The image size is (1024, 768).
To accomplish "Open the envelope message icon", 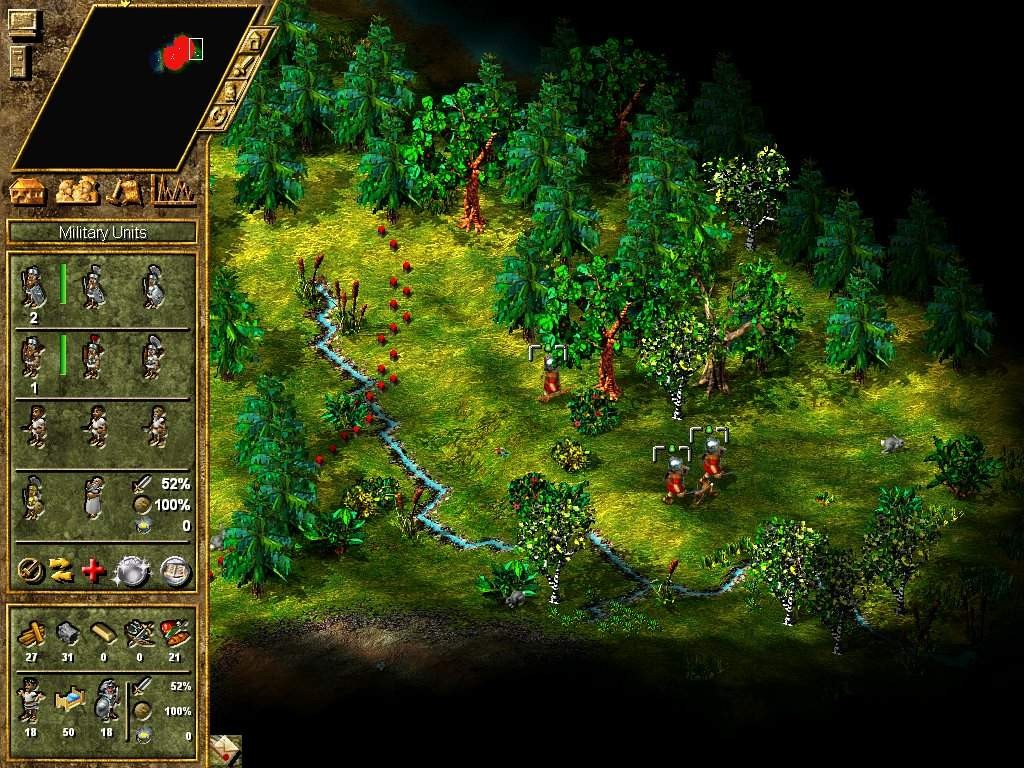I will point(226,750).
